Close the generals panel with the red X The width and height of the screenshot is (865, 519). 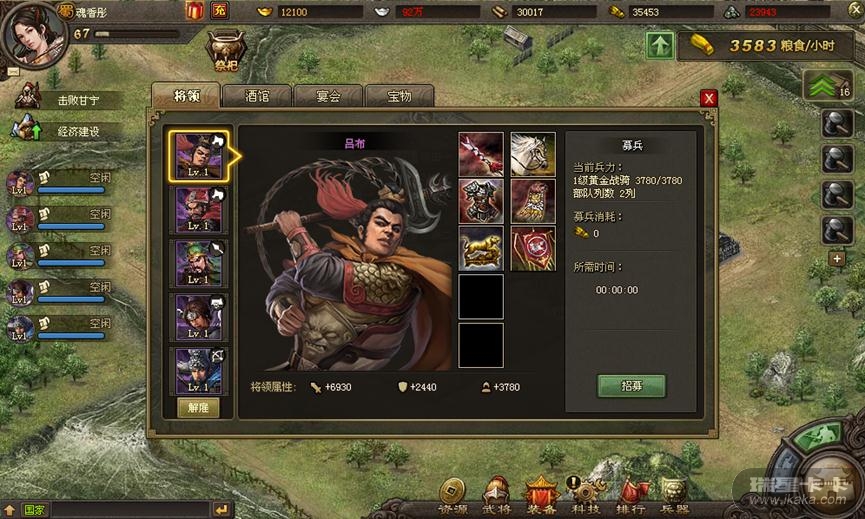click(x=709, y=98)
